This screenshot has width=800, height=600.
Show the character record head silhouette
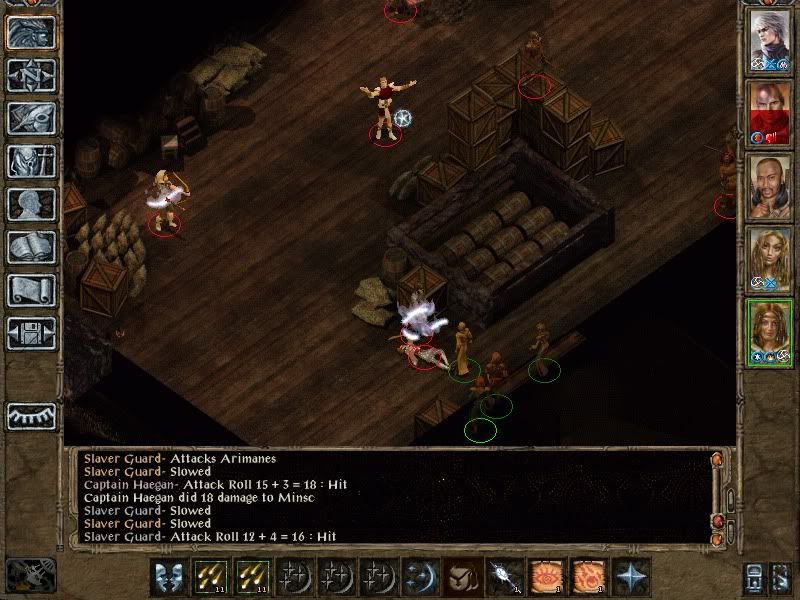pyautogui.click(x=31, y=204)
